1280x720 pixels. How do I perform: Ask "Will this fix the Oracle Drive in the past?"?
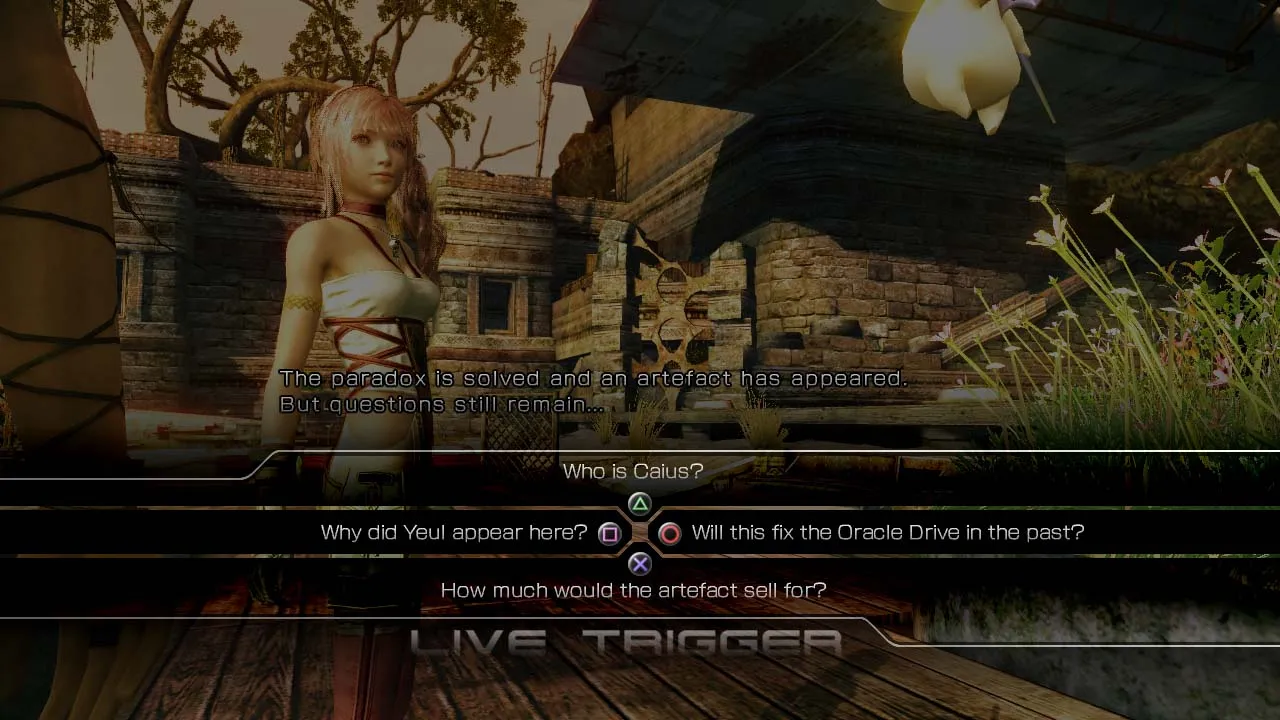click(887, 533)
